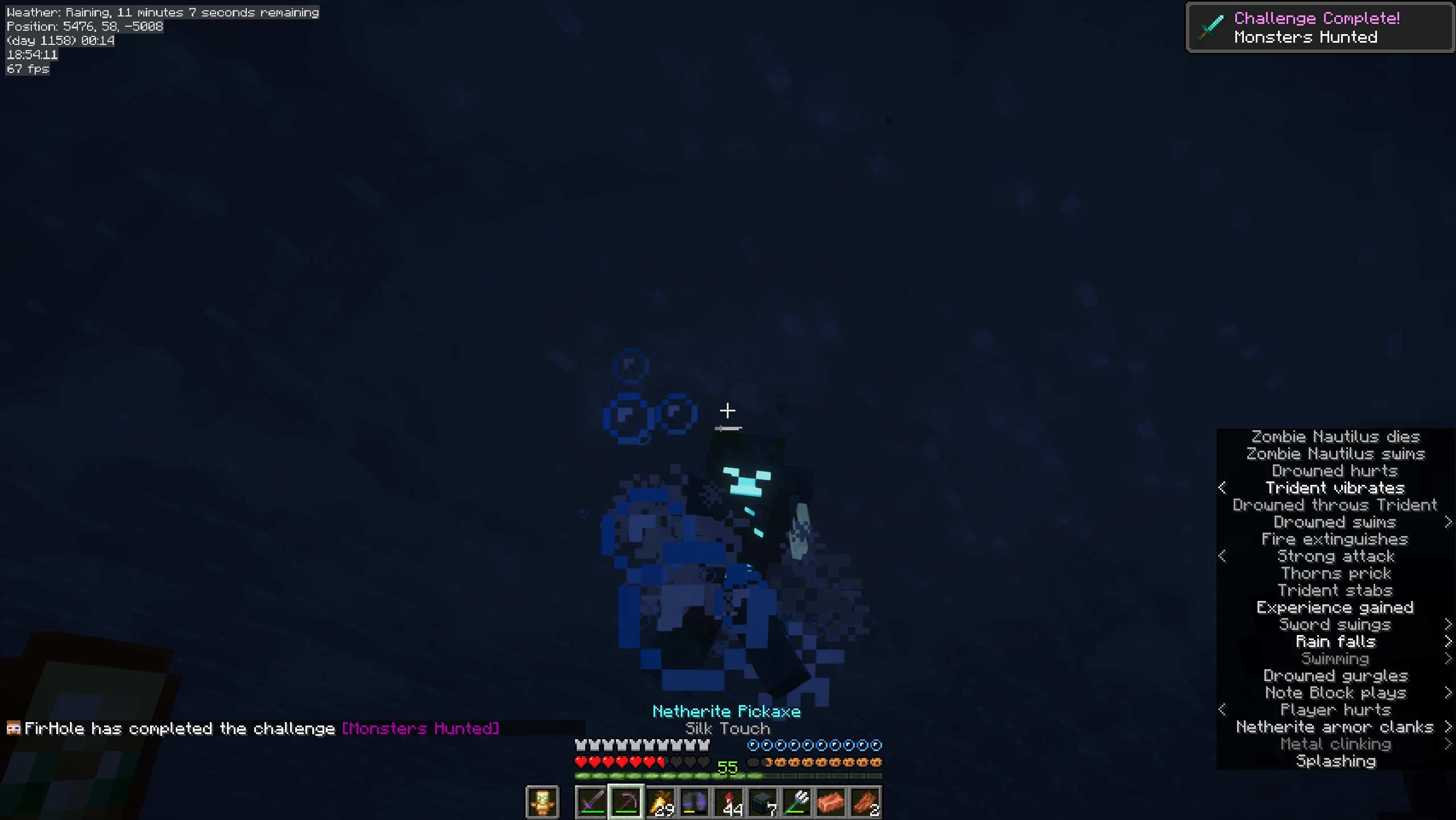Screen dimensions: 1456x820
Task: Select the Strong attack subtitle entry
Action: [1335, 556]
